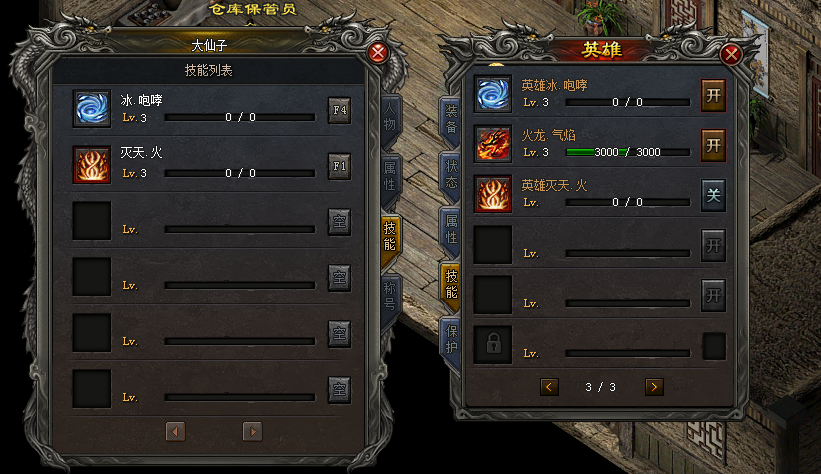
Task: Select the 火龙气焰 dragon skill icon
Action: (493, 144)
